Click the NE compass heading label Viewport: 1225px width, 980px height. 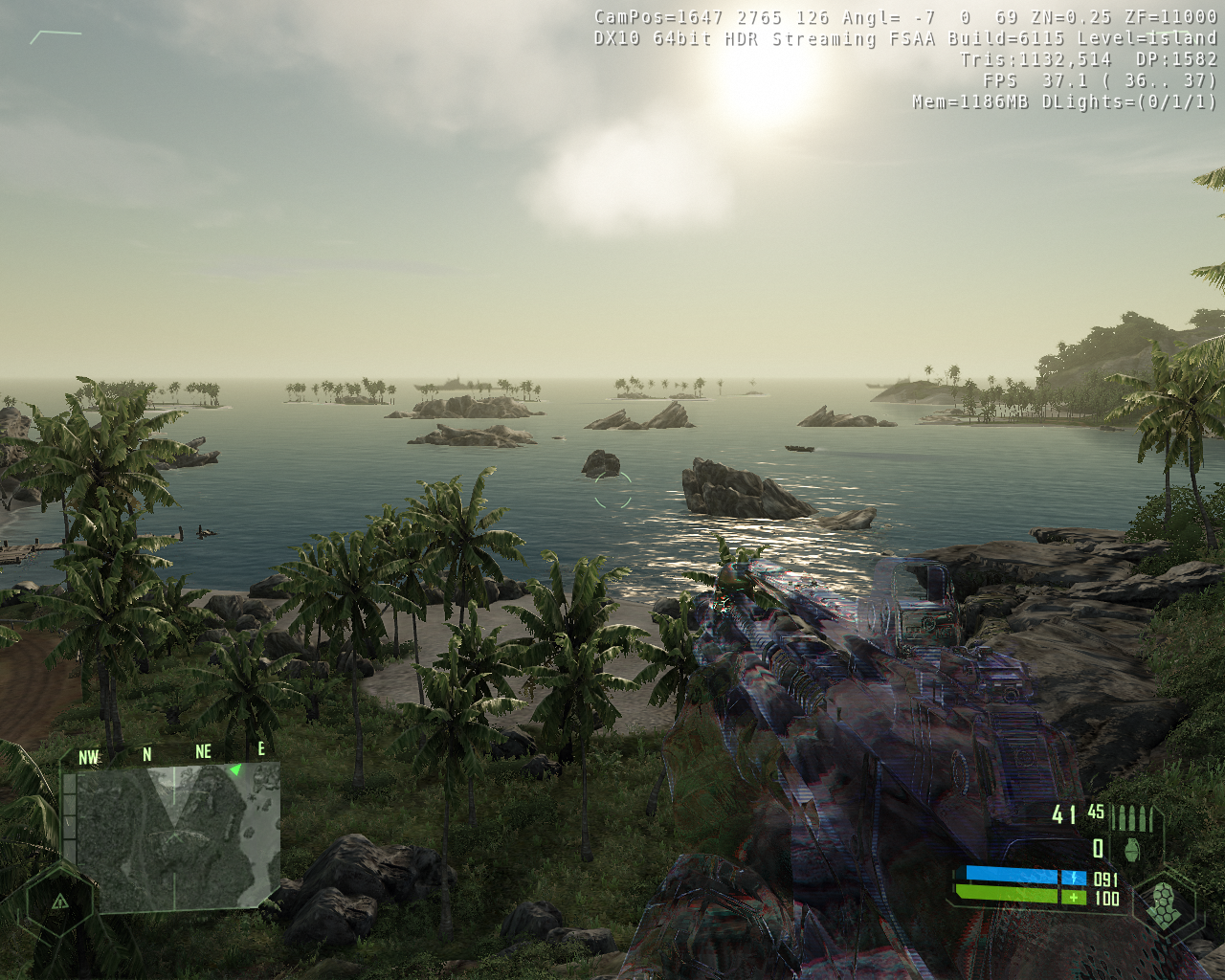203,752
